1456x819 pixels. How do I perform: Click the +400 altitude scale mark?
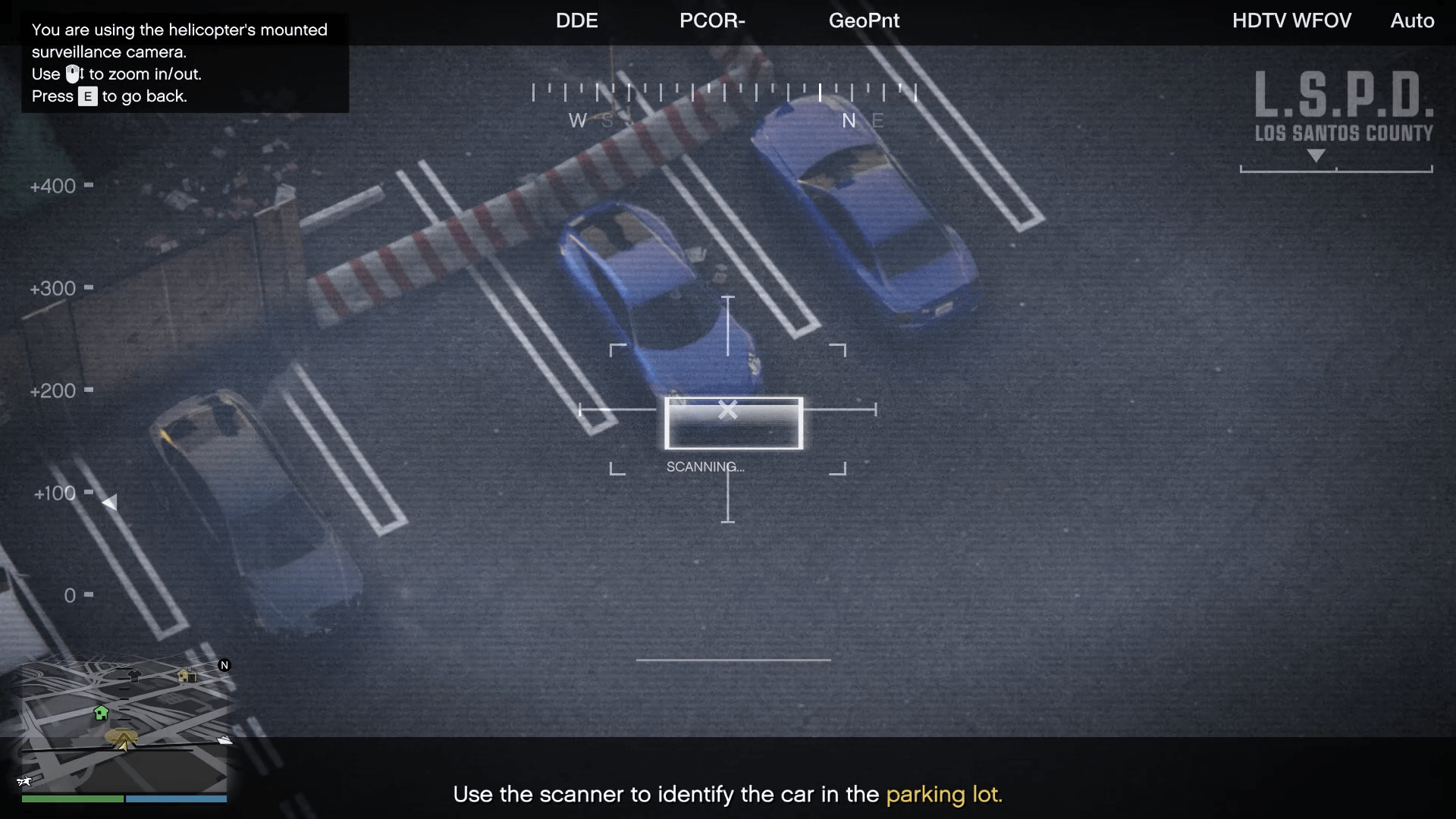(x=53, y=186)
